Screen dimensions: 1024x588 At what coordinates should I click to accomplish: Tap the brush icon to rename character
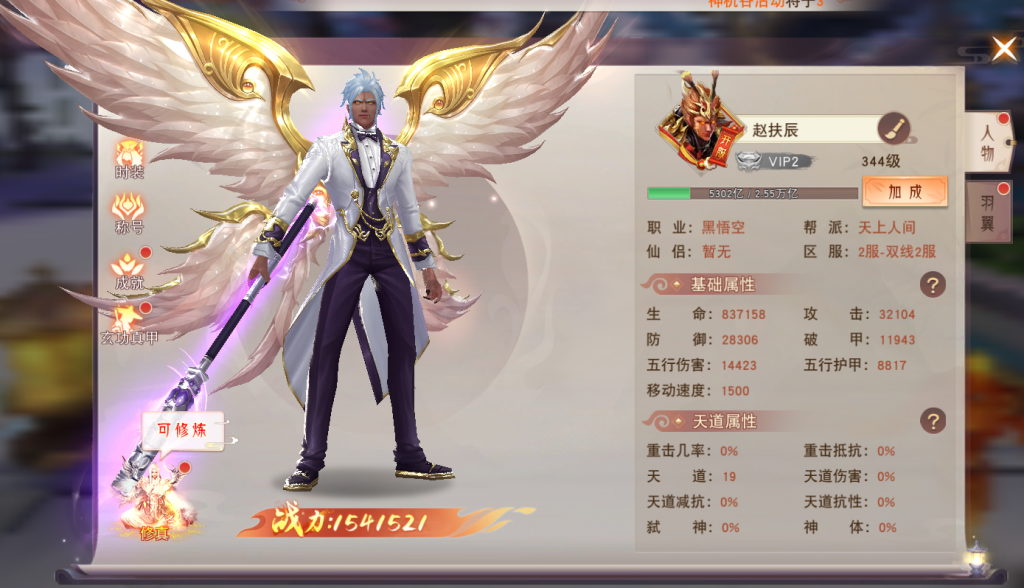point(893,129)
